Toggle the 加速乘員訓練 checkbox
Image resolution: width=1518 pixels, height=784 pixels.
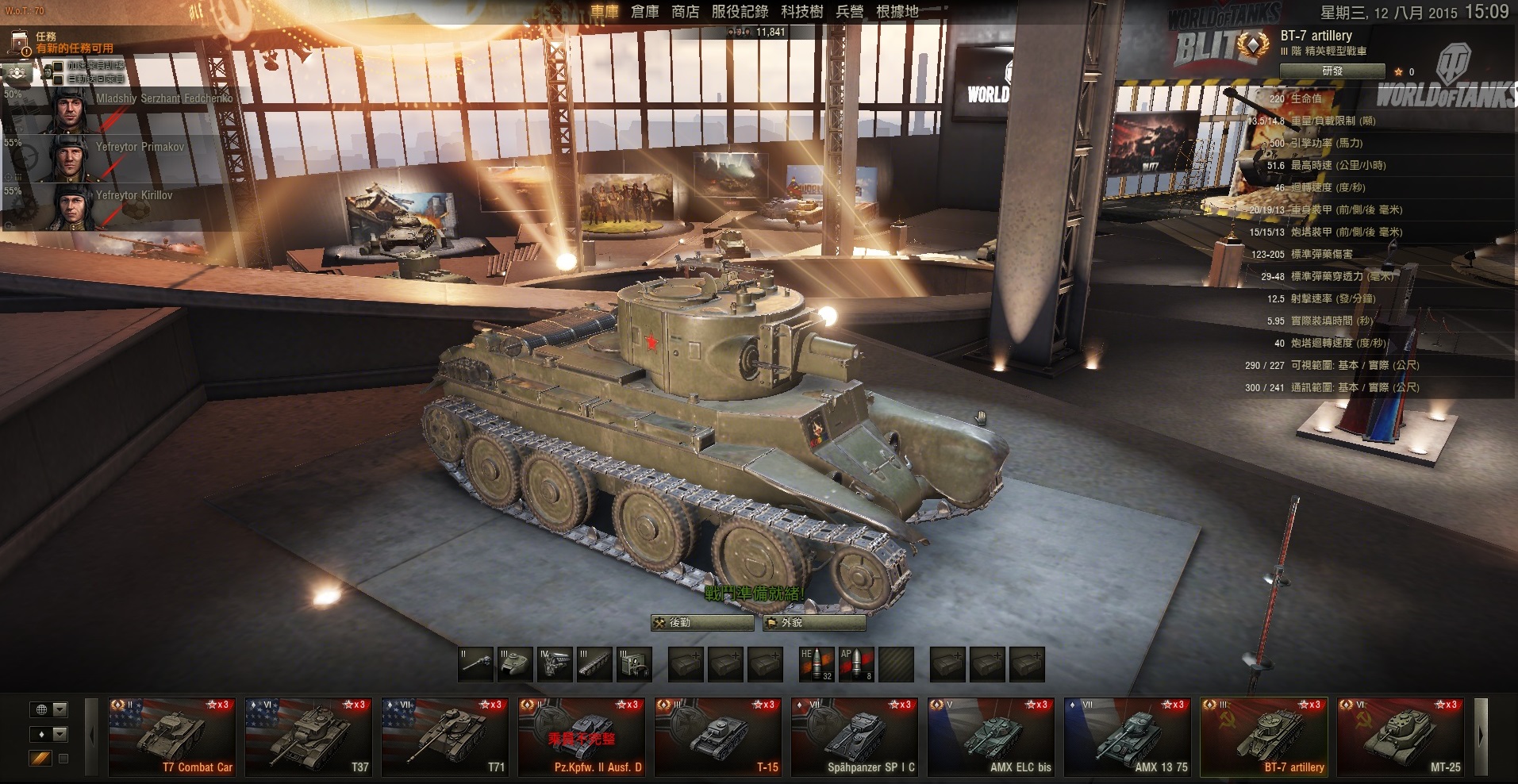tap(58, 65)
